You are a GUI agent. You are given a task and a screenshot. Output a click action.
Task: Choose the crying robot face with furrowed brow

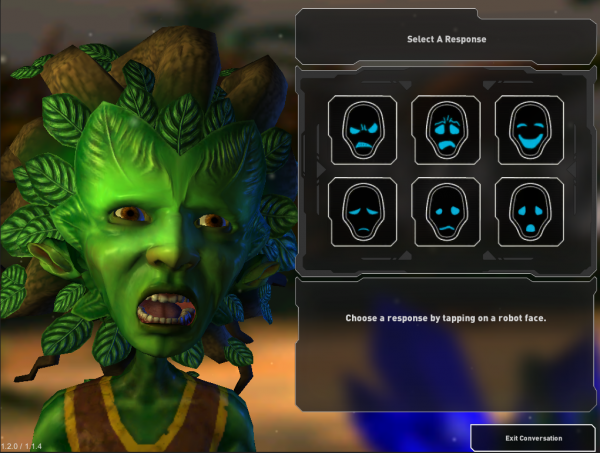tap(446, 128)
